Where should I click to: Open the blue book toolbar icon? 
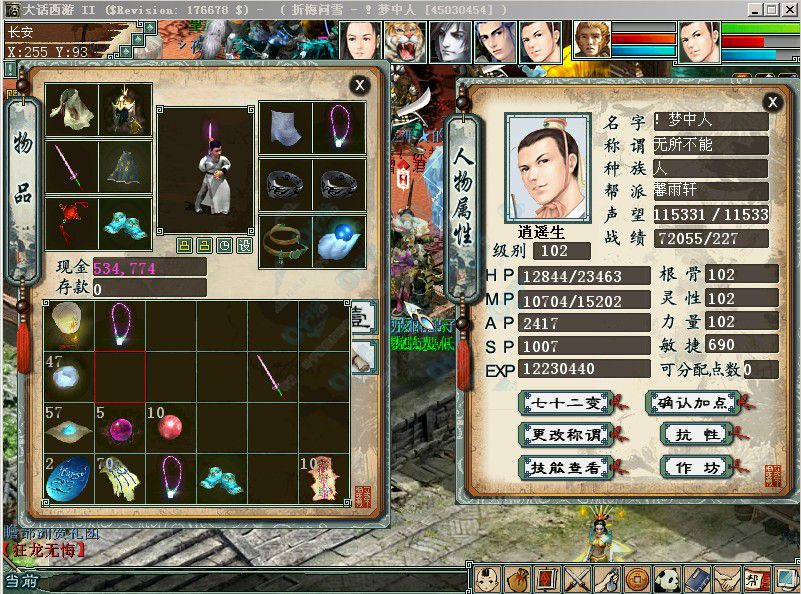697,579
